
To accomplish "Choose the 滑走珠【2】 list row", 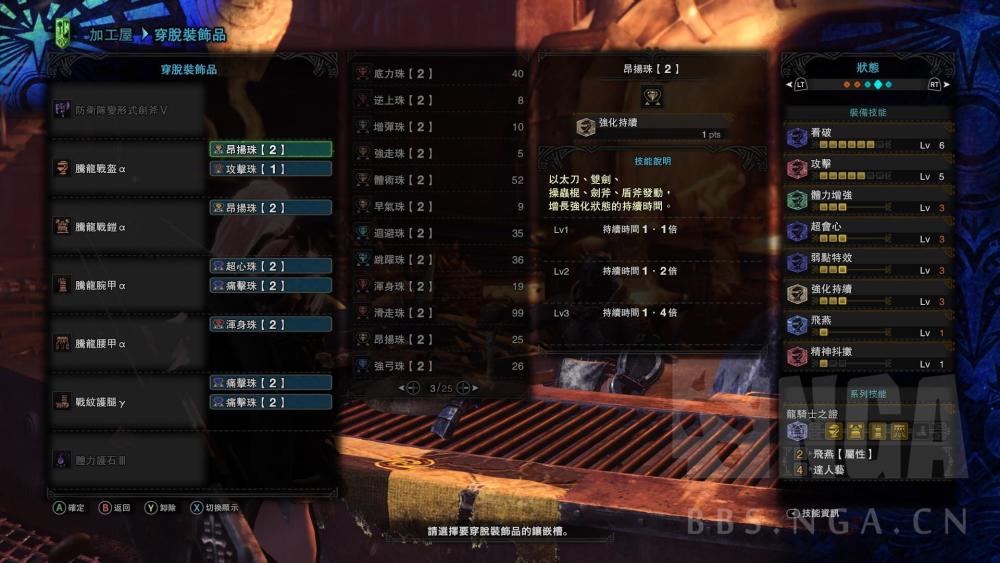I will click(440, 313).
